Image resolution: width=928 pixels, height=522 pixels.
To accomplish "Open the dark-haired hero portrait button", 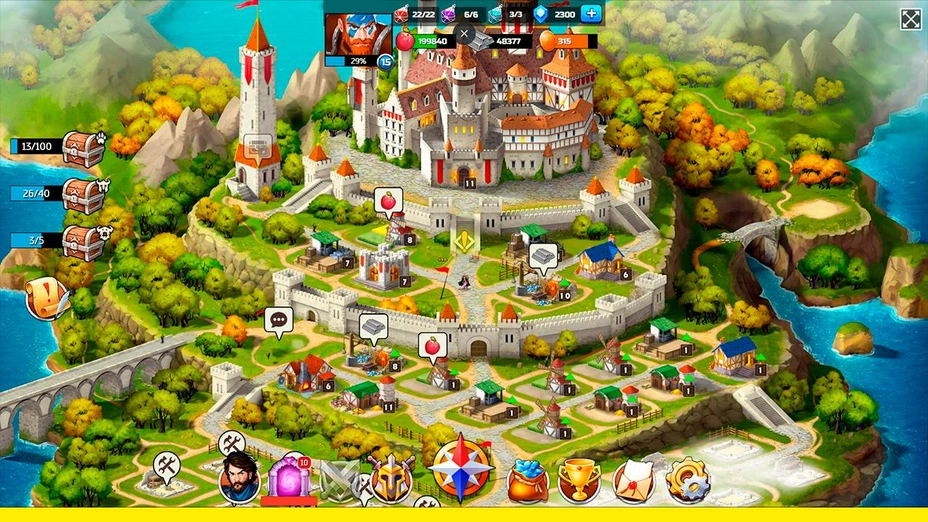I will coord(239,478).
